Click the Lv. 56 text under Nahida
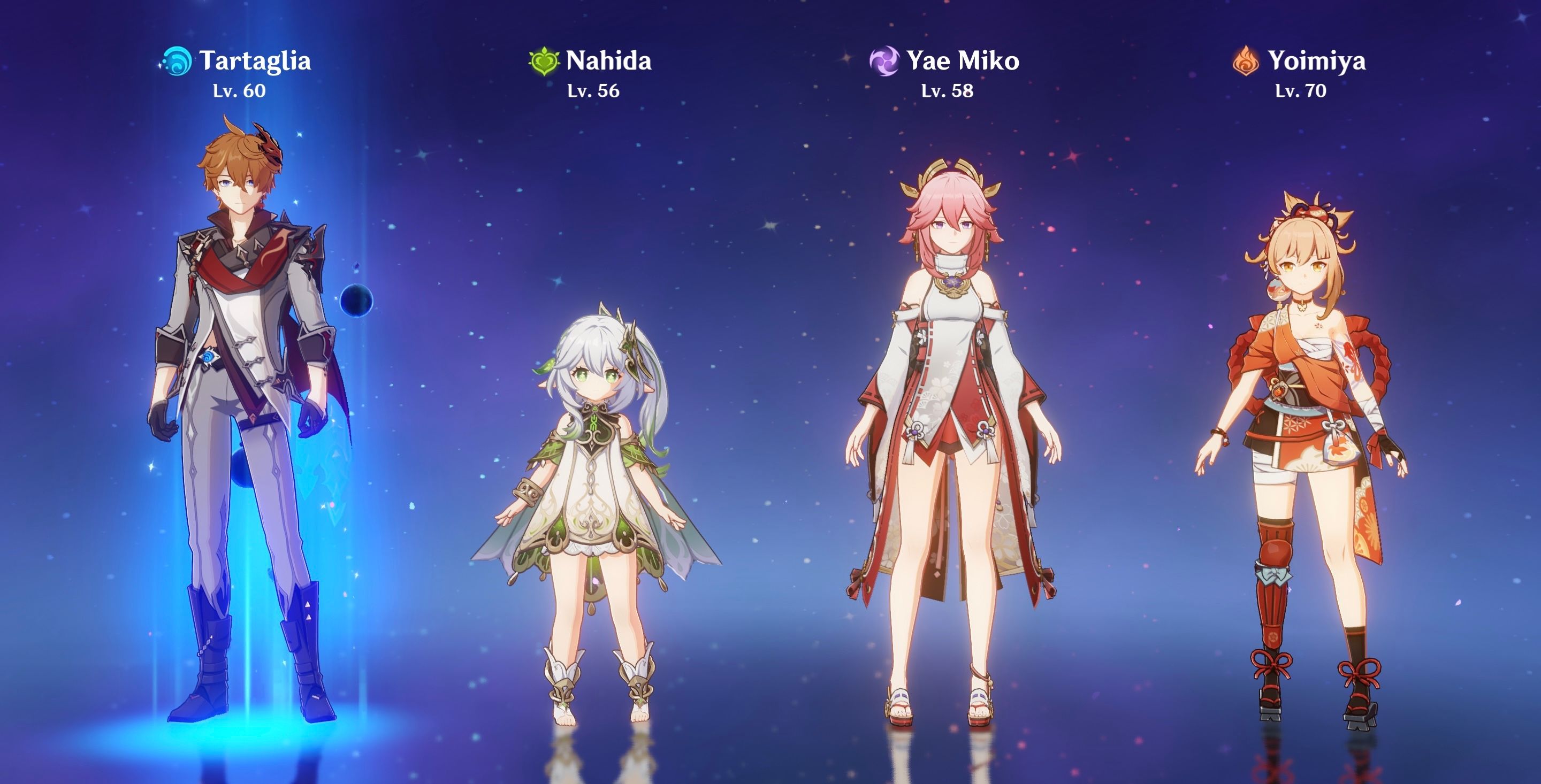Screen dimensions: 1541x784 click(x=593, y=93)
